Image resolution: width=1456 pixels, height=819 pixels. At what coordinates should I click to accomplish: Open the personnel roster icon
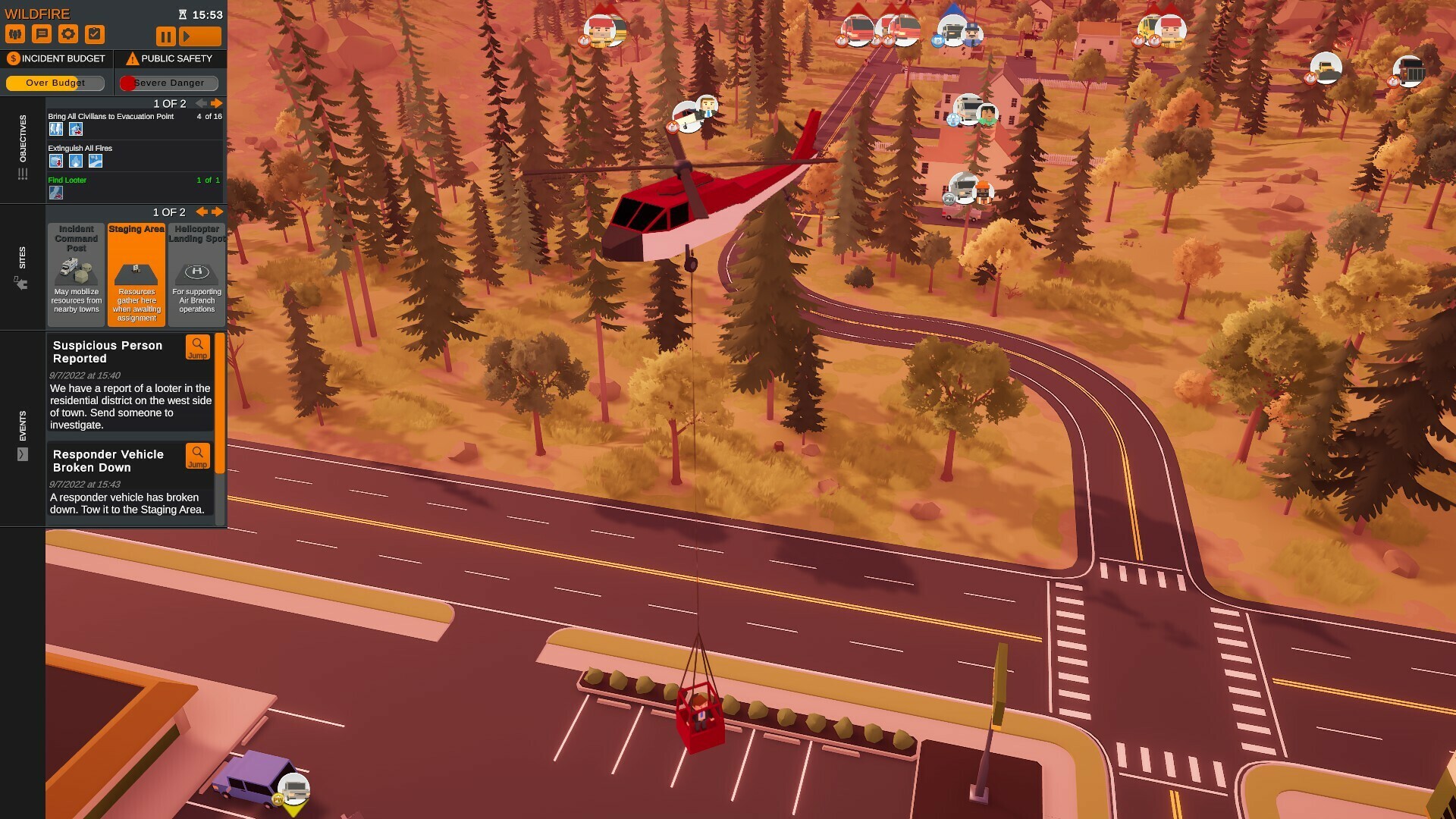pos(15,33)
